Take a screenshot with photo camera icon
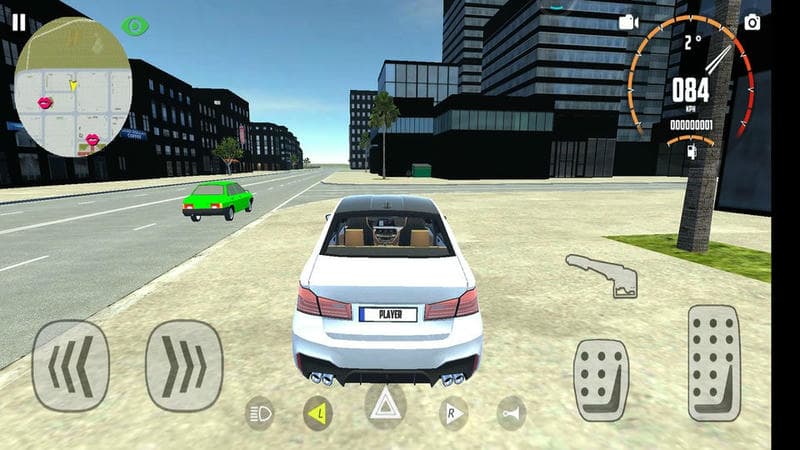 click(x=752, y=21)
